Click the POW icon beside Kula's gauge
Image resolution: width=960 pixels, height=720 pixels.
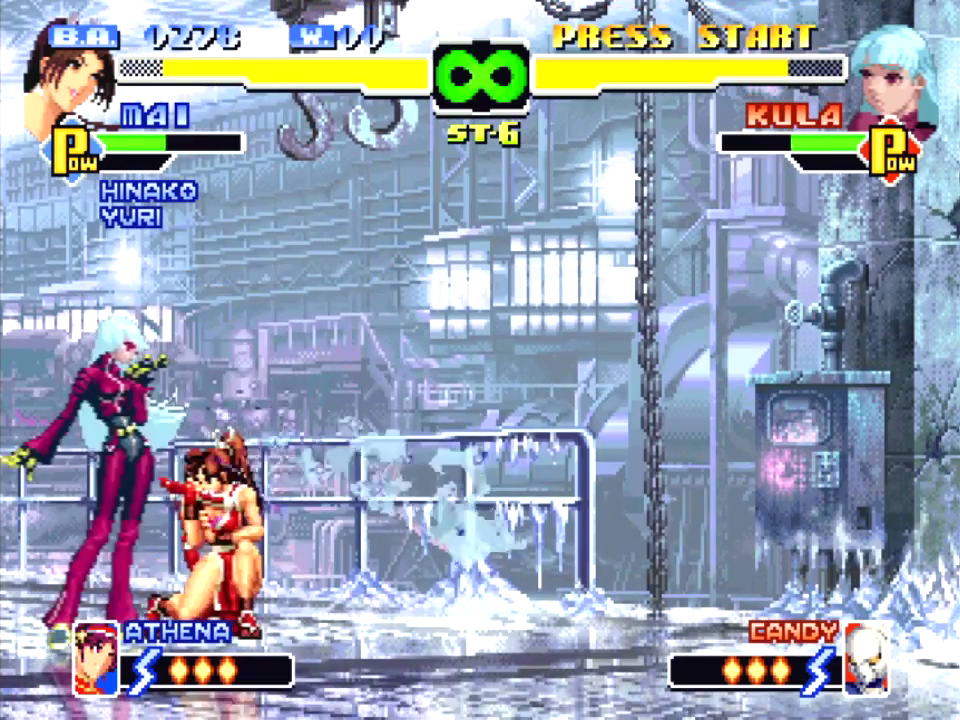892,149
